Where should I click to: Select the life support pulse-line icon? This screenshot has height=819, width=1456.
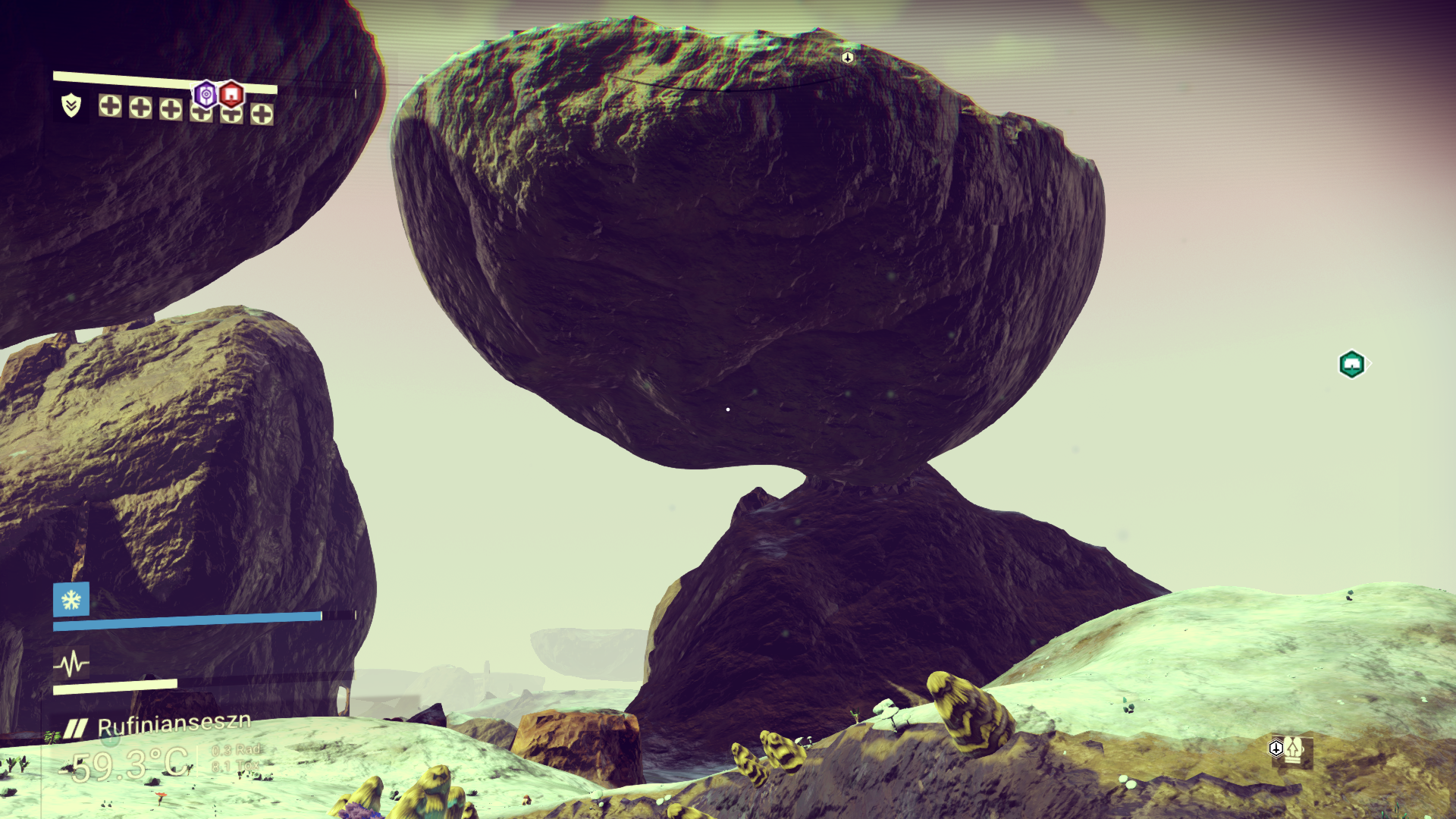point(71,664)
